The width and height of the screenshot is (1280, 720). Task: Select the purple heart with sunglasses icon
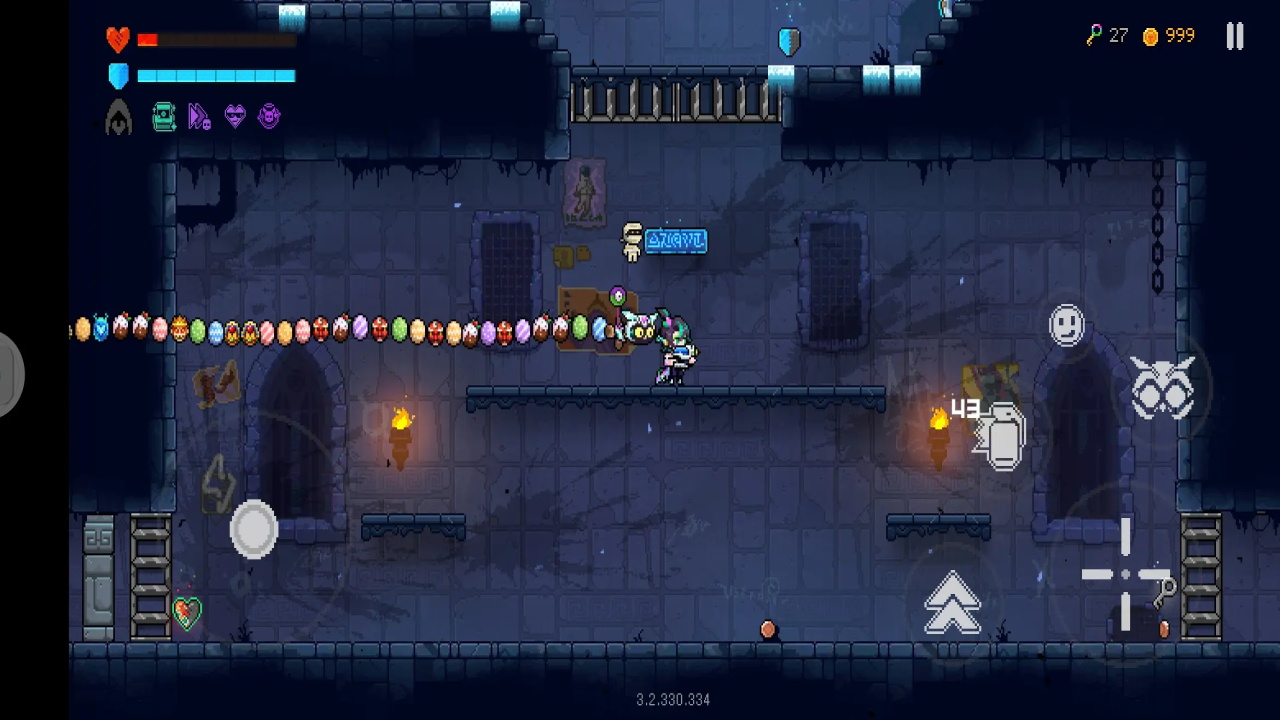[235, 117]
